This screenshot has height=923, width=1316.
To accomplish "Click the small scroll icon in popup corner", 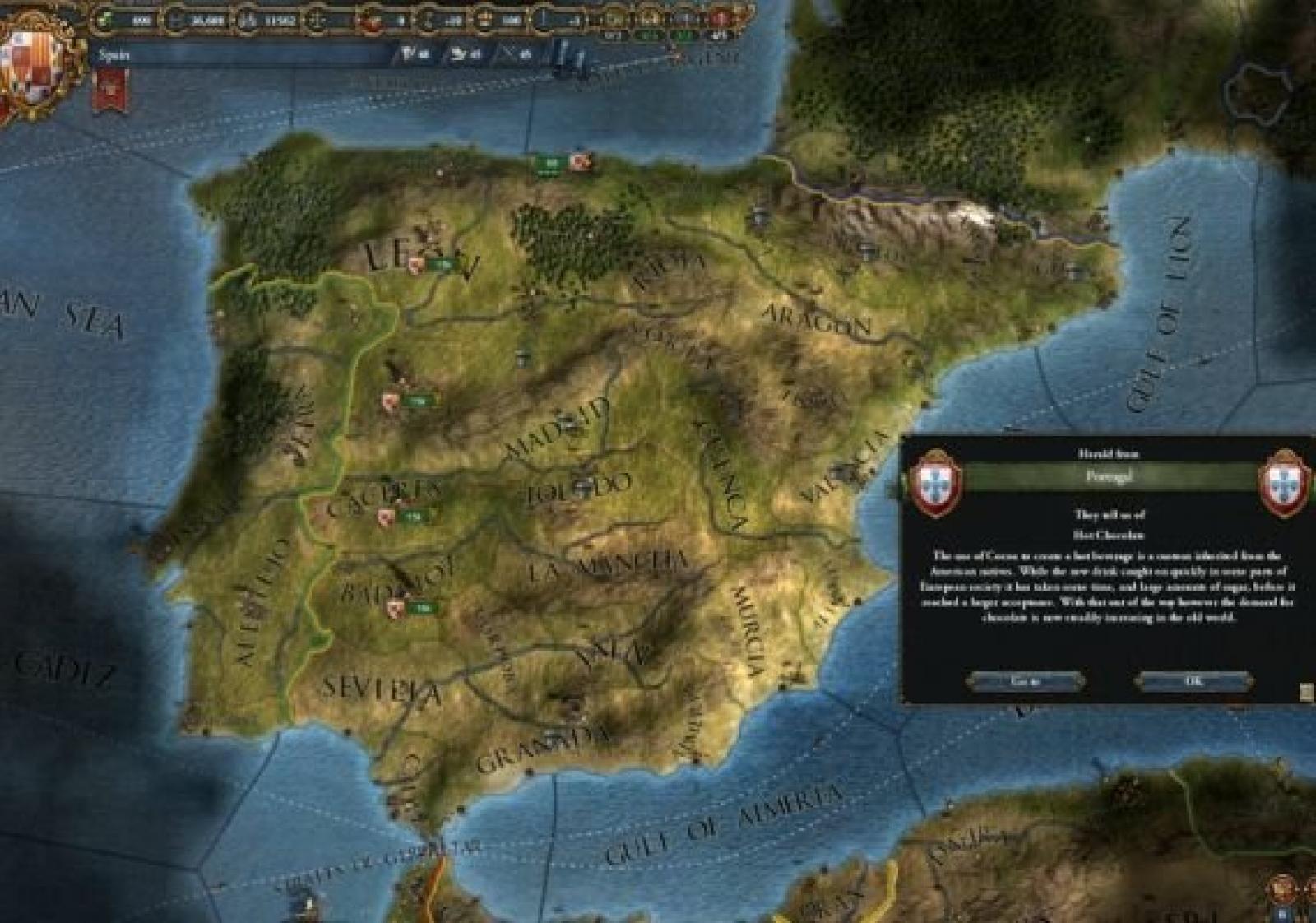I will (1306, 692).
